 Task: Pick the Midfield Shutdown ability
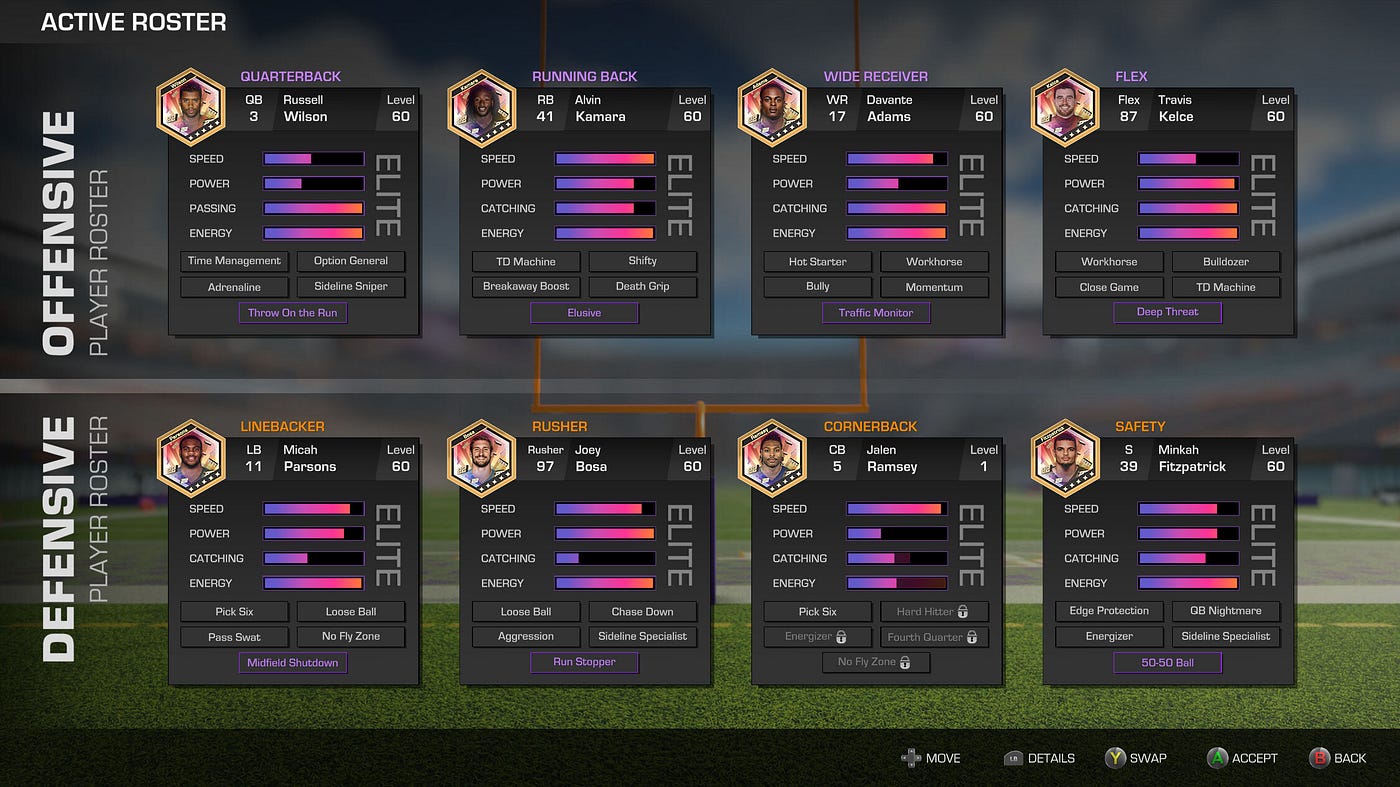[x=293, y=663]
